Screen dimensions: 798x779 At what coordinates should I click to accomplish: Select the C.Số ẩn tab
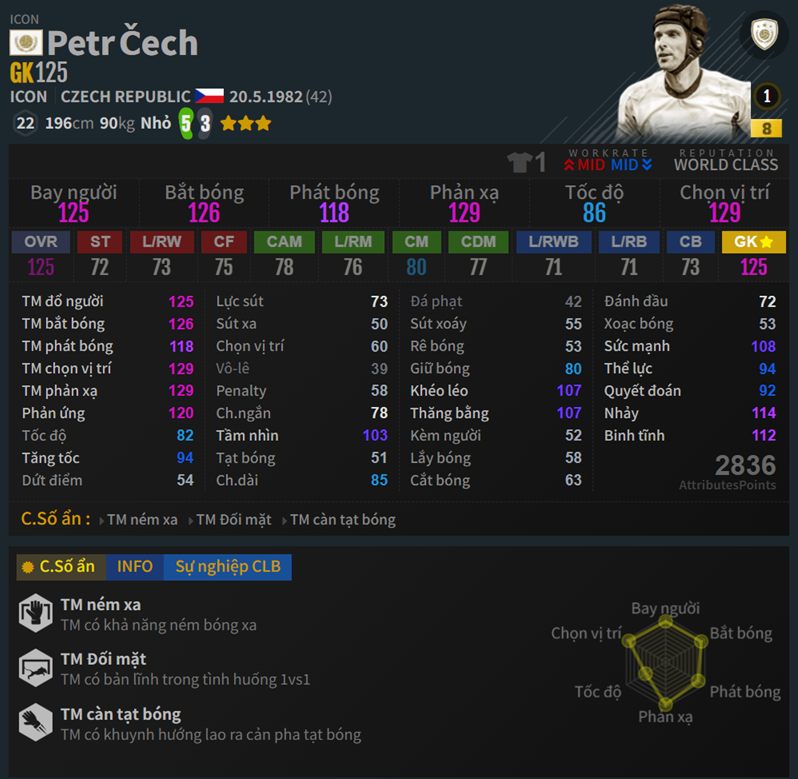pyautogui.click(x=59, y=567)
